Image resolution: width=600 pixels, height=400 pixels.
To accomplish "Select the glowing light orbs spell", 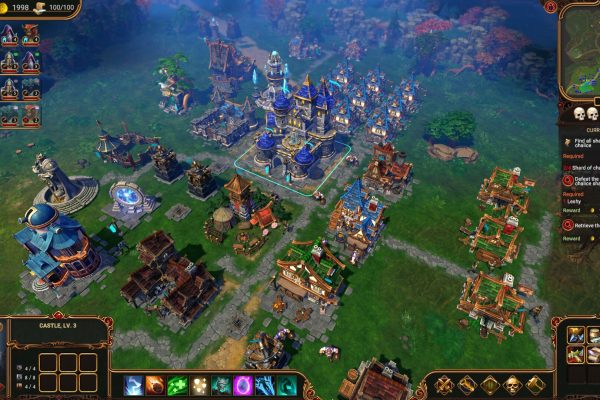I will 200,385.
